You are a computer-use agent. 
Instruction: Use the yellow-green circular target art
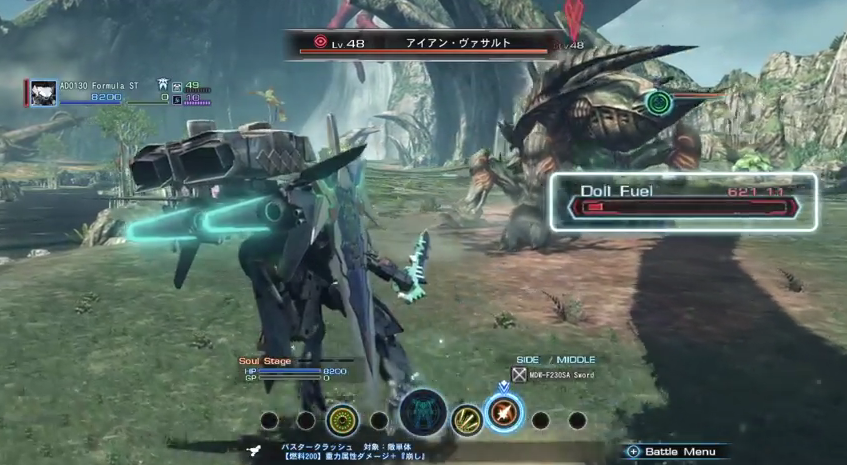343,420
